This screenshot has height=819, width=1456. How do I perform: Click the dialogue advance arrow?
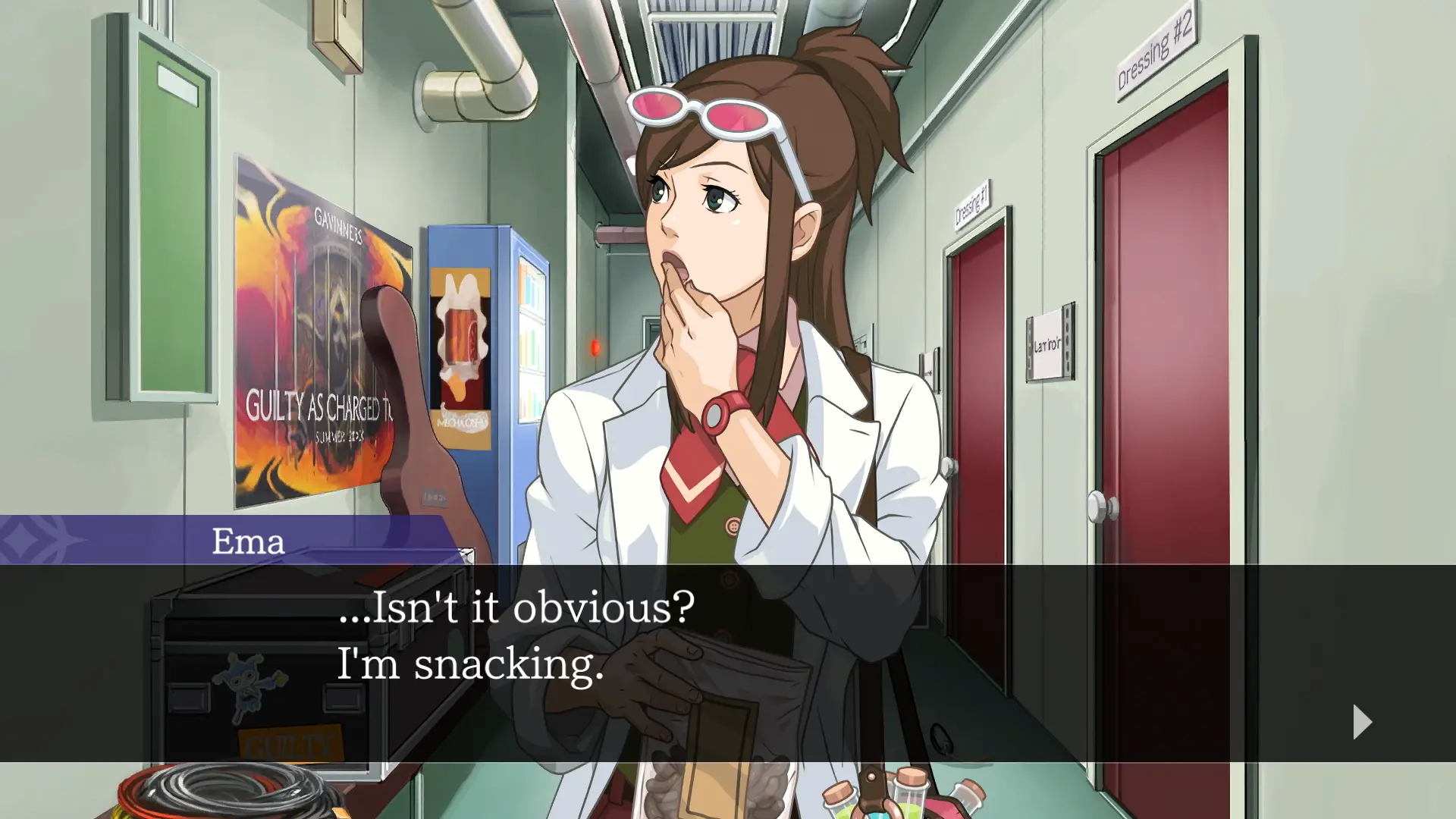[1361, 723]
